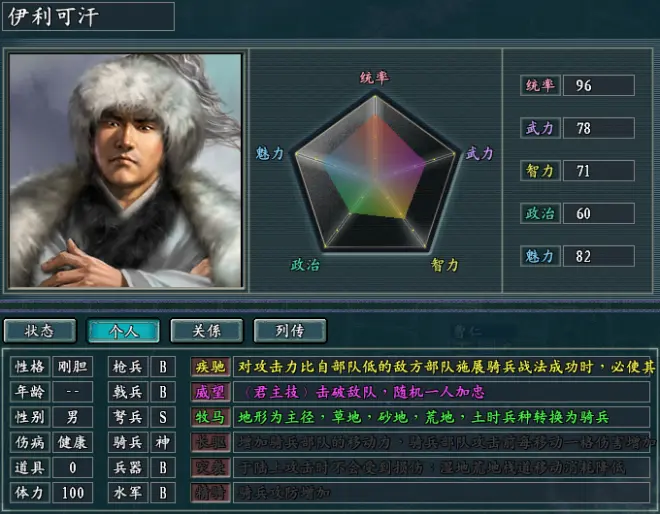Viewport: 660px width, 514px height.
Task: Select the 疾驰 skill entry
Action: pyautogui.click(x=211, y=365)
